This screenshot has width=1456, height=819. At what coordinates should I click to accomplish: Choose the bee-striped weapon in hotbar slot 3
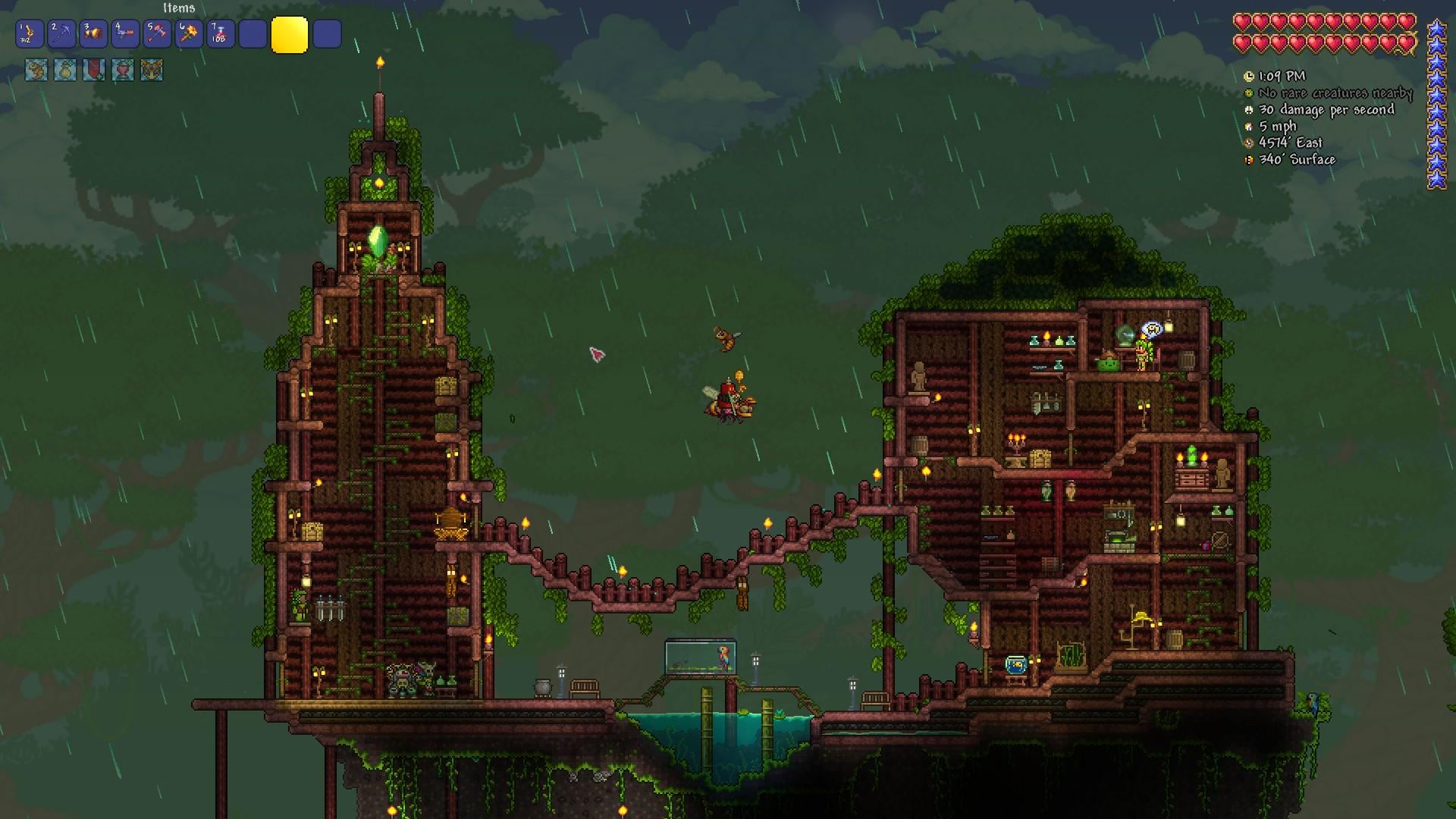tap(93, 34)
